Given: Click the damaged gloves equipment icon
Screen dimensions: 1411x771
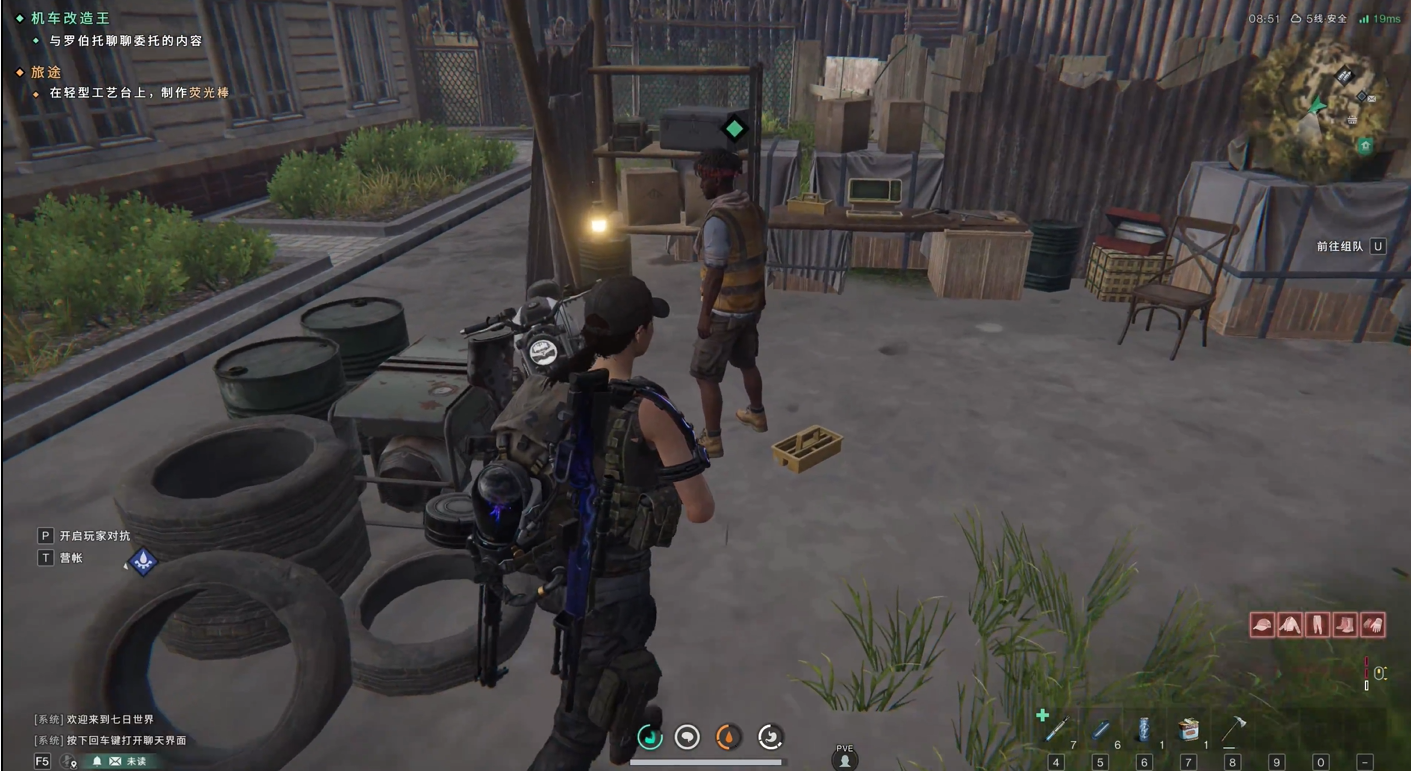Looking at the screenshot, I should pos(1373,625).
